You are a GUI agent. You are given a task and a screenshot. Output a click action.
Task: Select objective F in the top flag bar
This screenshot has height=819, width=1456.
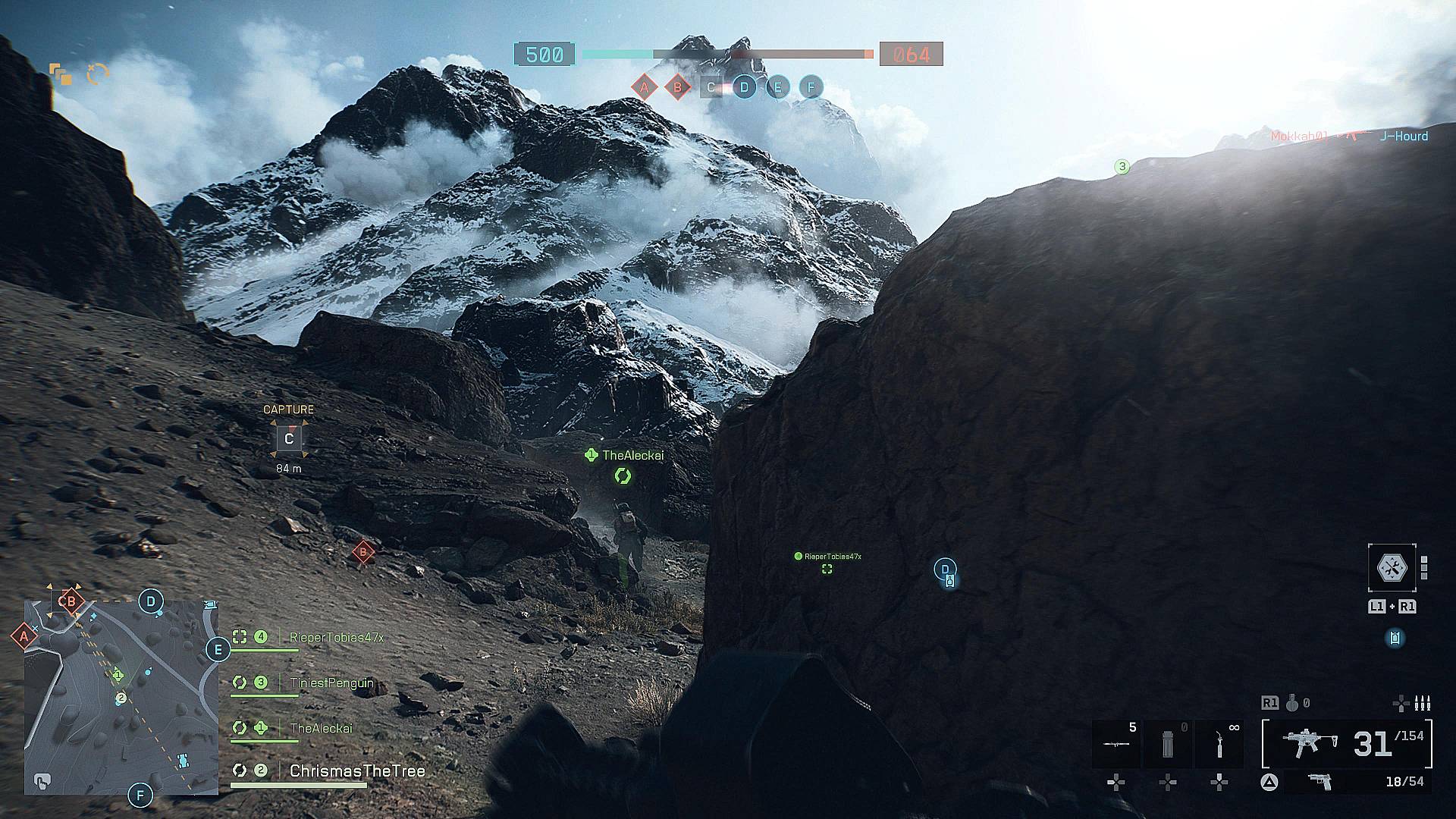pyautogui.click(x=811, y=87)
